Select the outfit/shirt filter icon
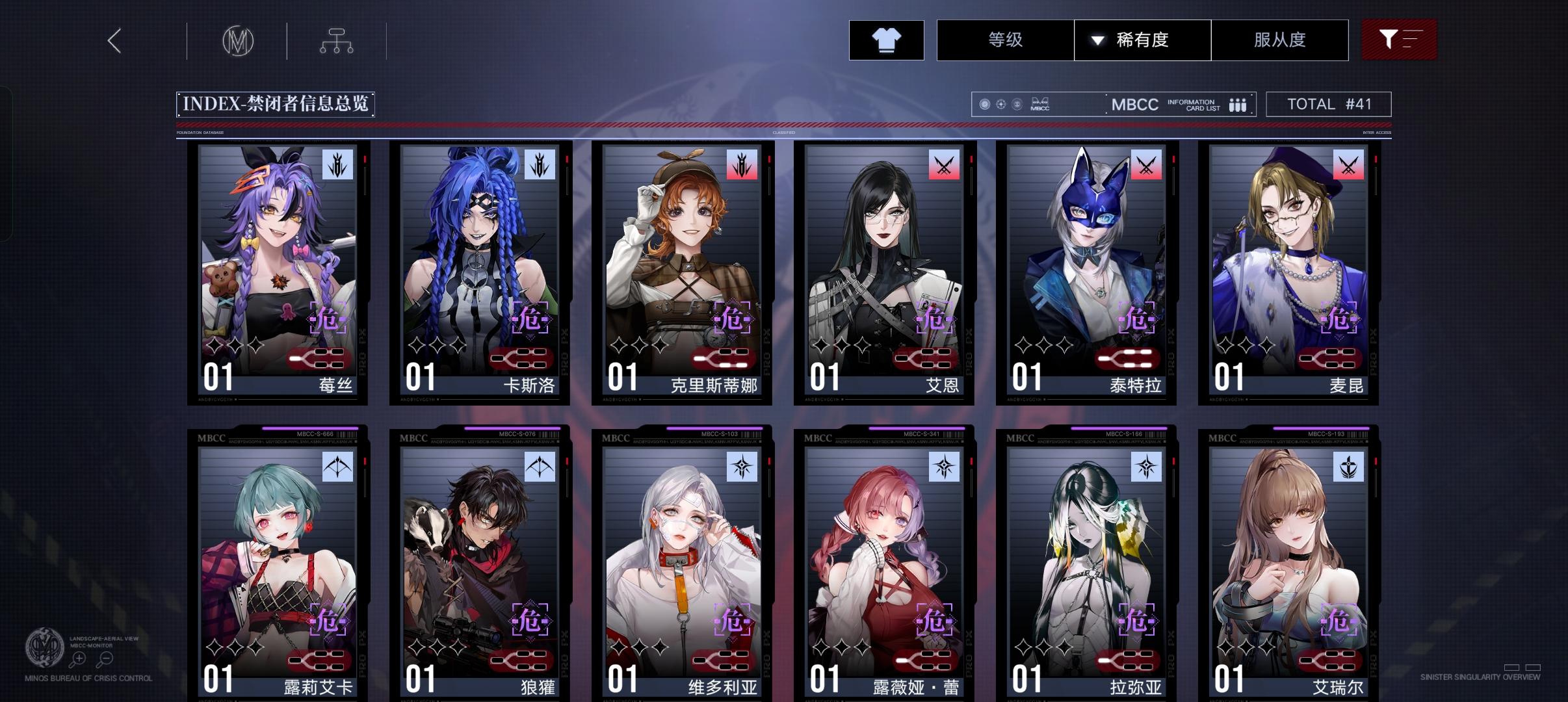 point(887,40)
